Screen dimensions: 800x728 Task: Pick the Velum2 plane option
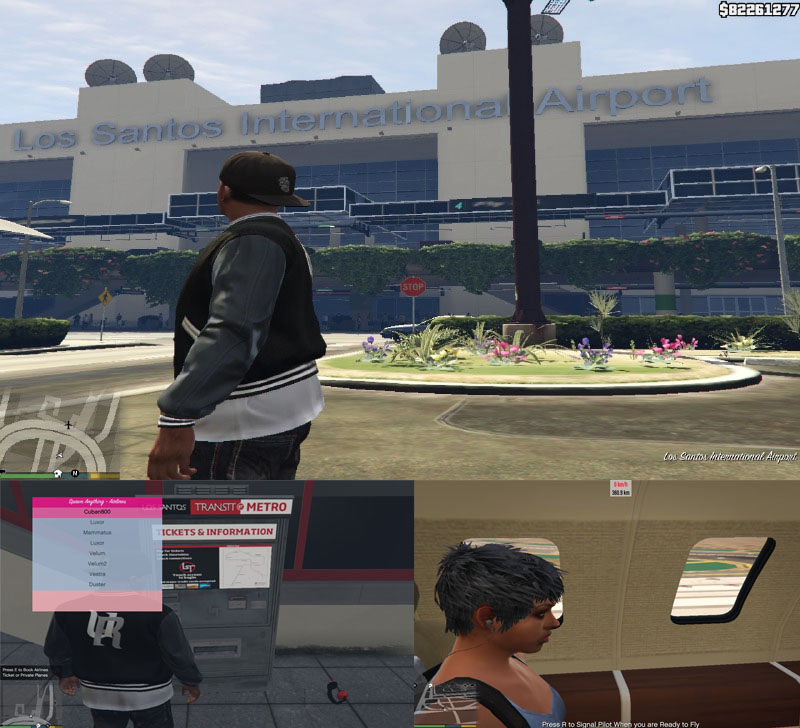97,564
